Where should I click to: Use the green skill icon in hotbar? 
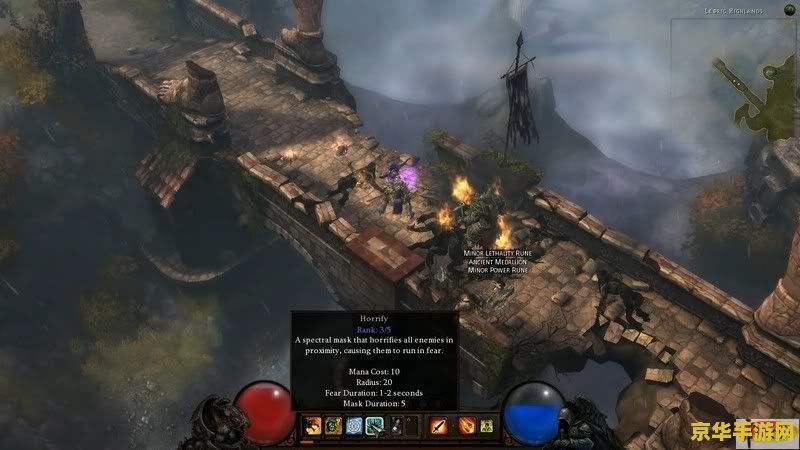coord(331,426)
